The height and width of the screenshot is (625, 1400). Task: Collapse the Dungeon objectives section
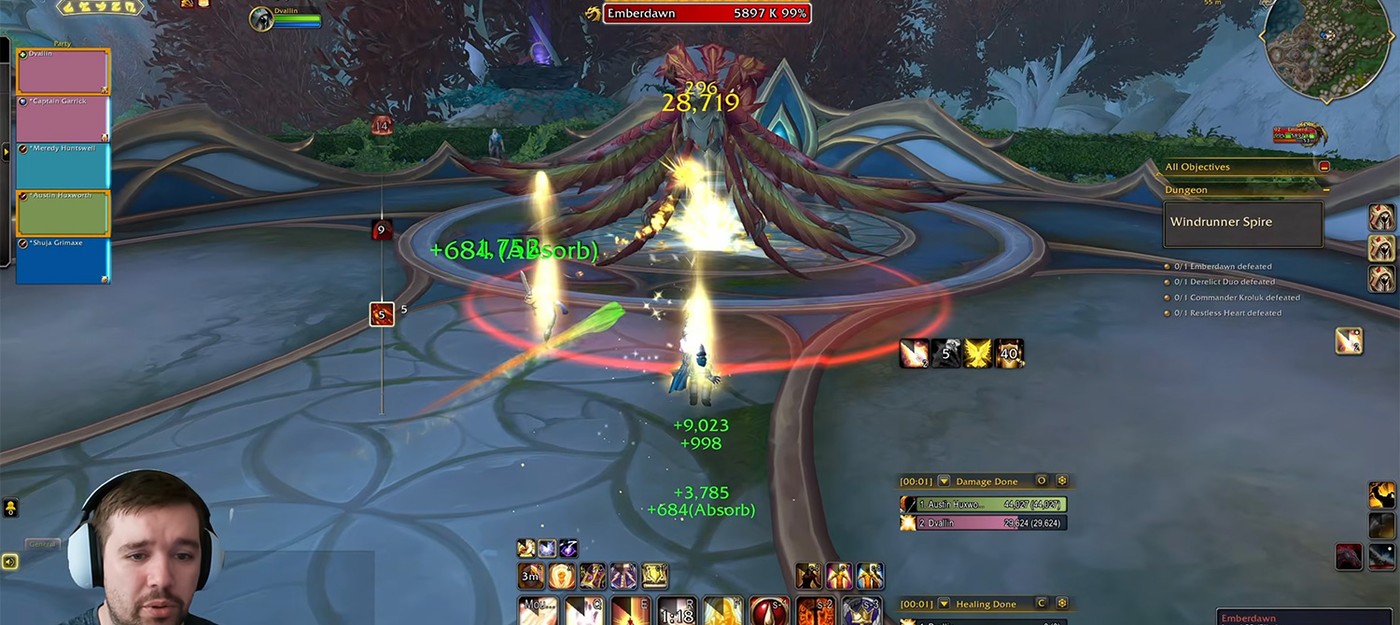[1326, 189]
